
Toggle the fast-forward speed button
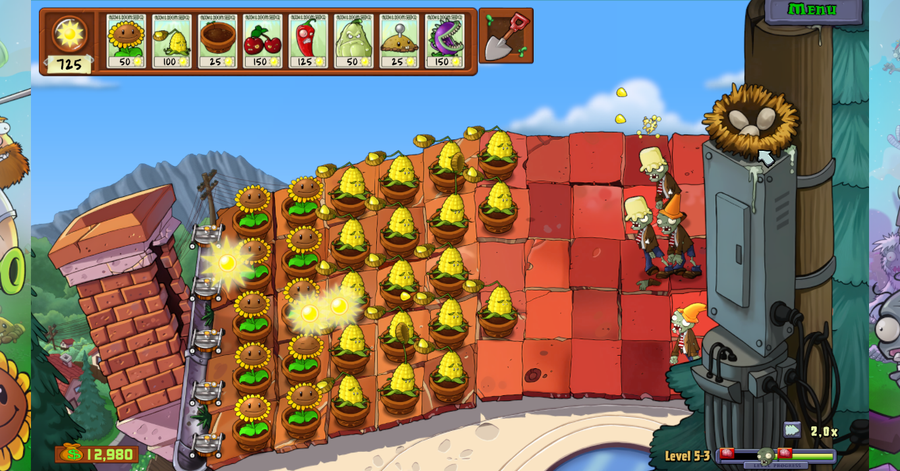coord(792,430)
